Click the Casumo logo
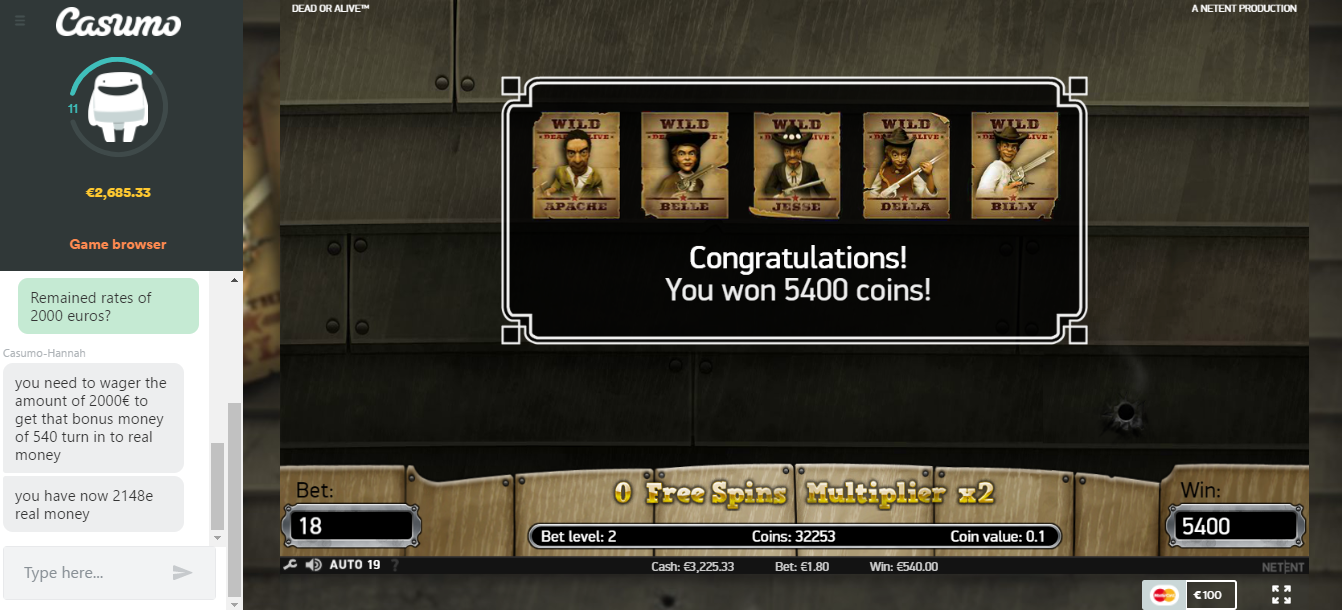Viewport: 1342px width, 610px height. click(x=118, y=22)
